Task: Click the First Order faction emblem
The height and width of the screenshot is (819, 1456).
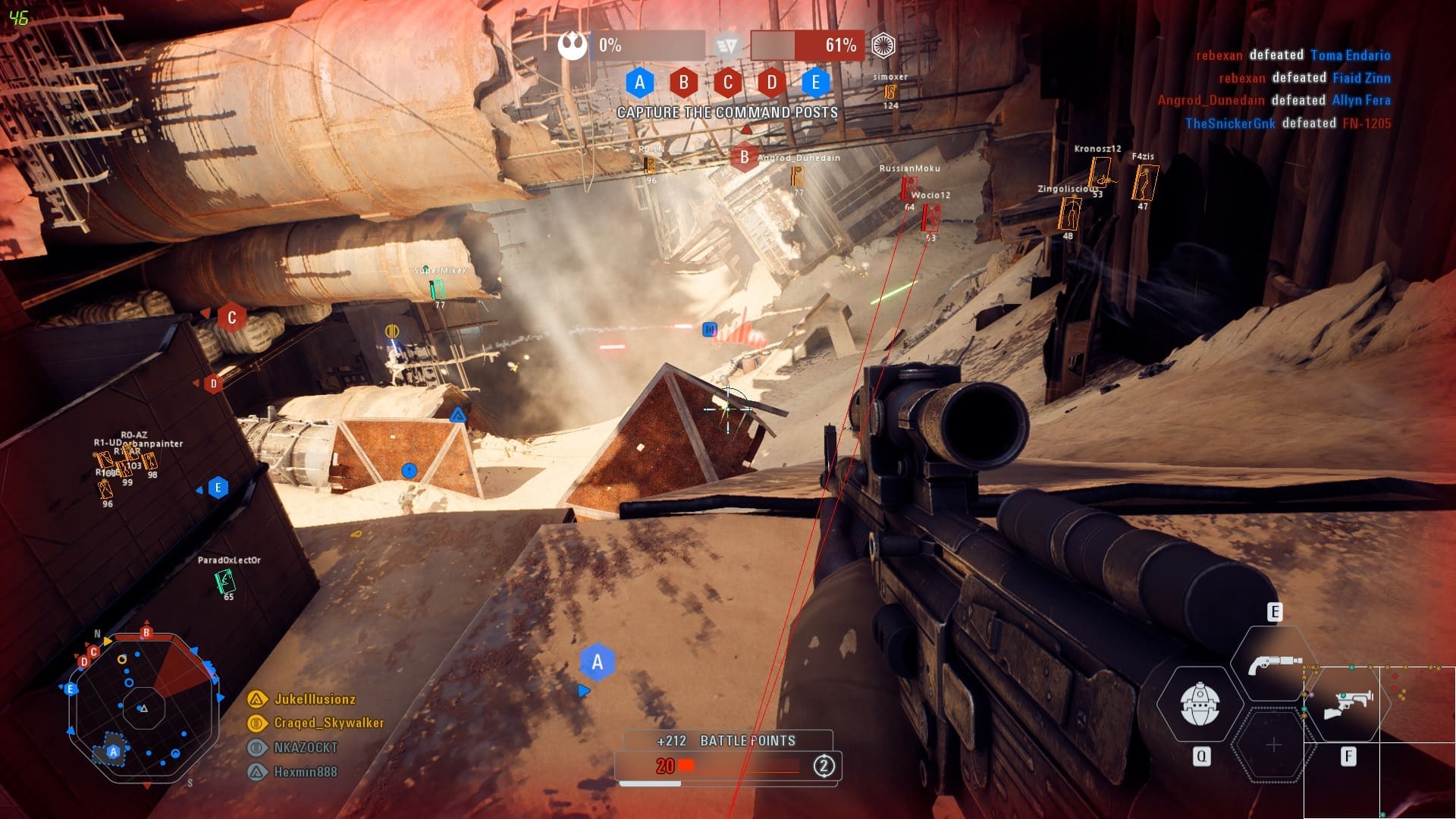Action: [883, 45]
